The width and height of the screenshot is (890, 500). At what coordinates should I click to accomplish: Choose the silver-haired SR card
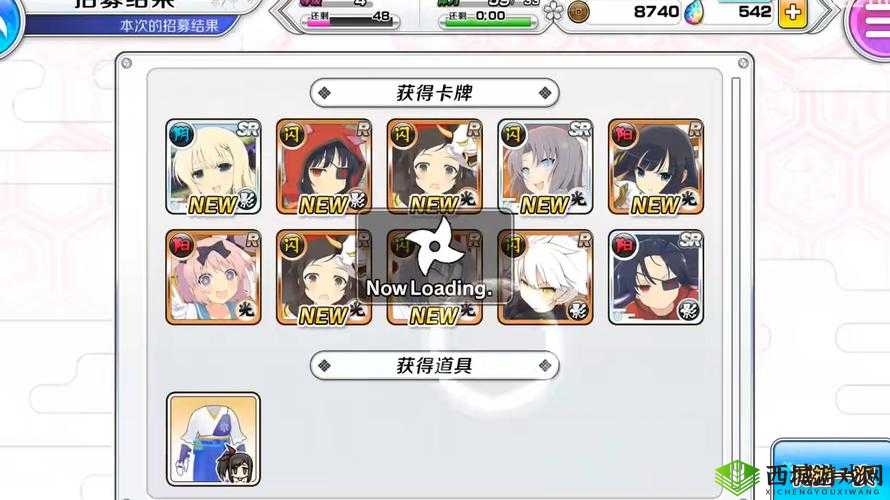545,167
